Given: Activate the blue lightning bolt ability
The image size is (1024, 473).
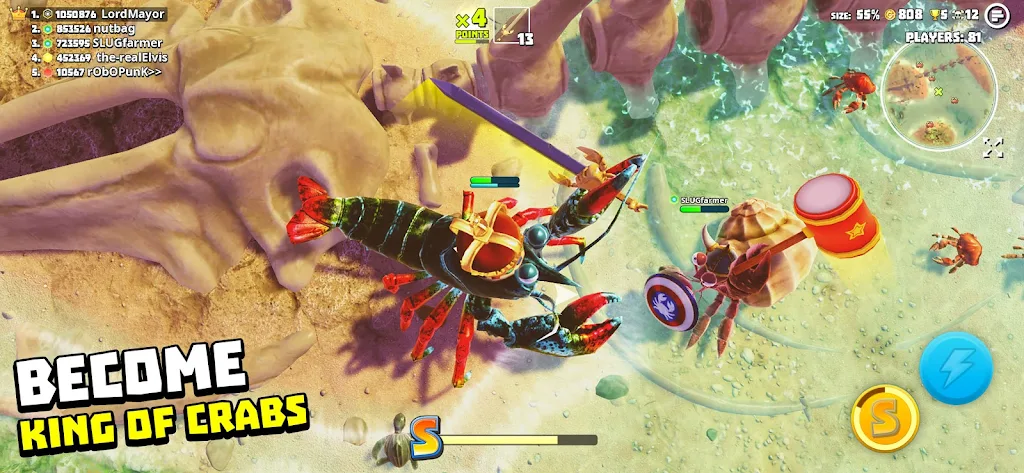Looking at the screenshot, I should pos(956,367).
